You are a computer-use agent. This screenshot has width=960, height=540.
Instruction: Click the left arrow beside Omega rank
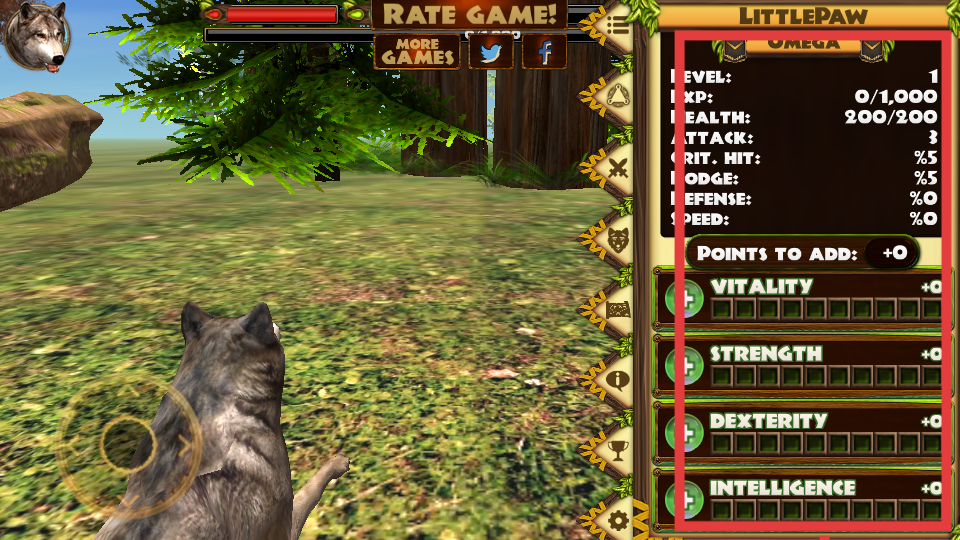735,47
